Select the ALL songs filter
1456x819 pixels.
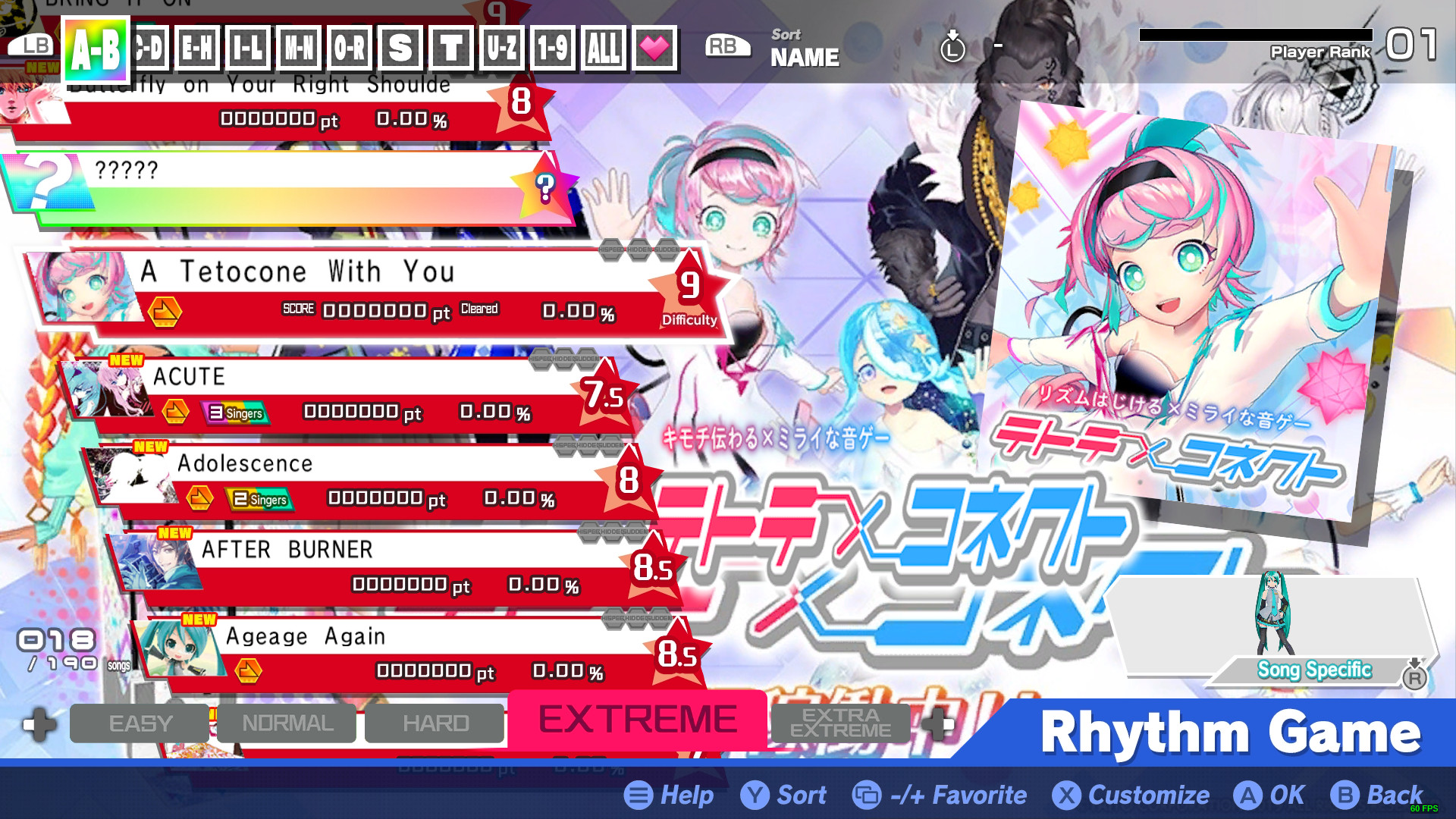tap(602, 48)
